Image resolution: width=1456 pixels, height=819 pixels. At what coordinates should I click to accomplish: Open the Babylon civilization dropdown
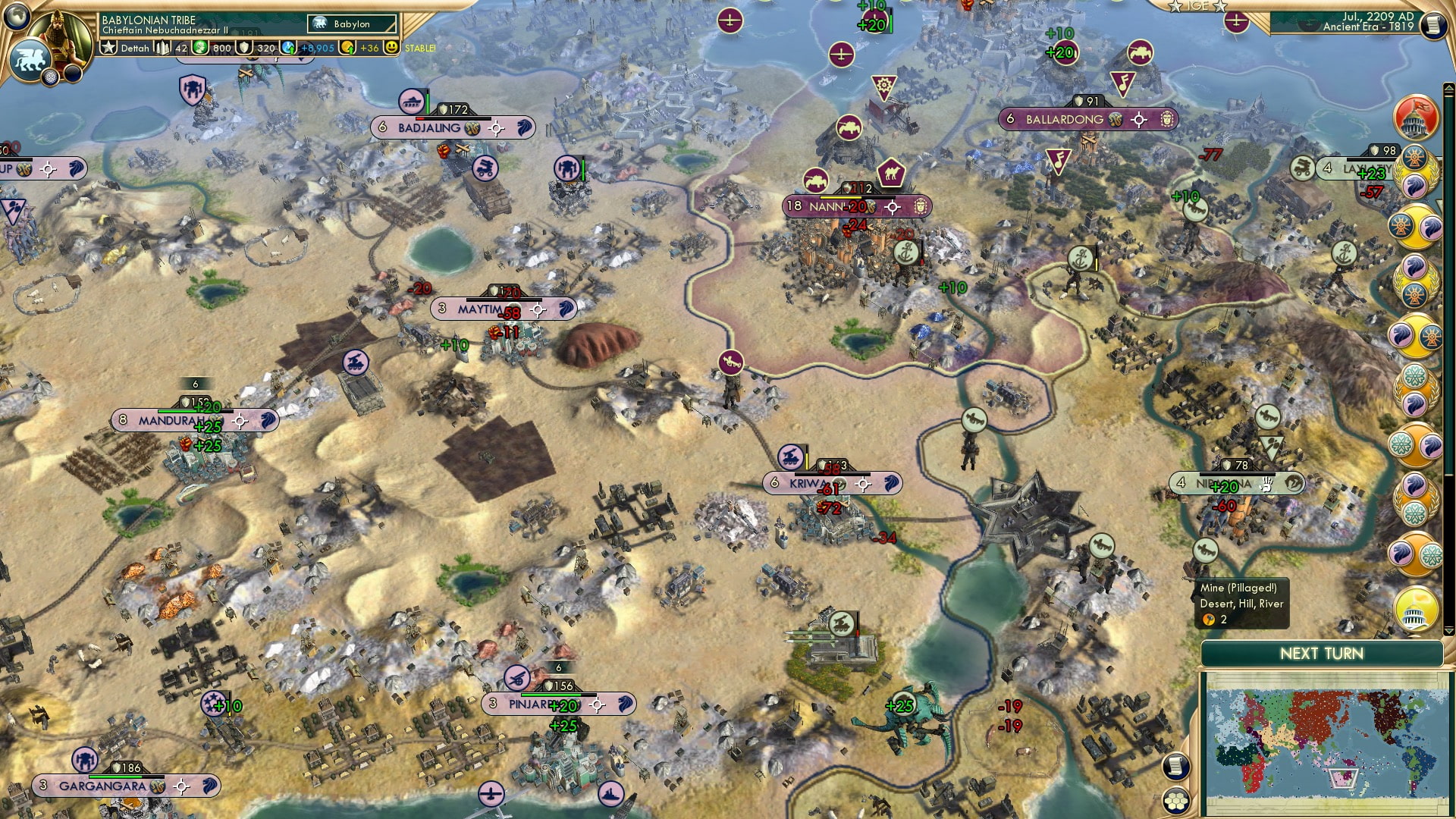point(351,24)
